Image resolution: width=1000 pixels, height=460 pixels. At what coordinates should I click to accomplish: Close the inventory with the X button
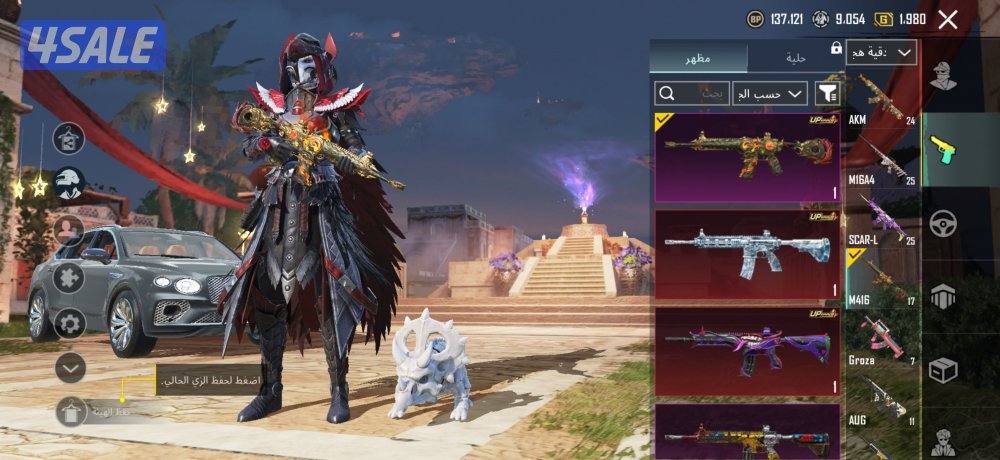(x=948, y=19)
